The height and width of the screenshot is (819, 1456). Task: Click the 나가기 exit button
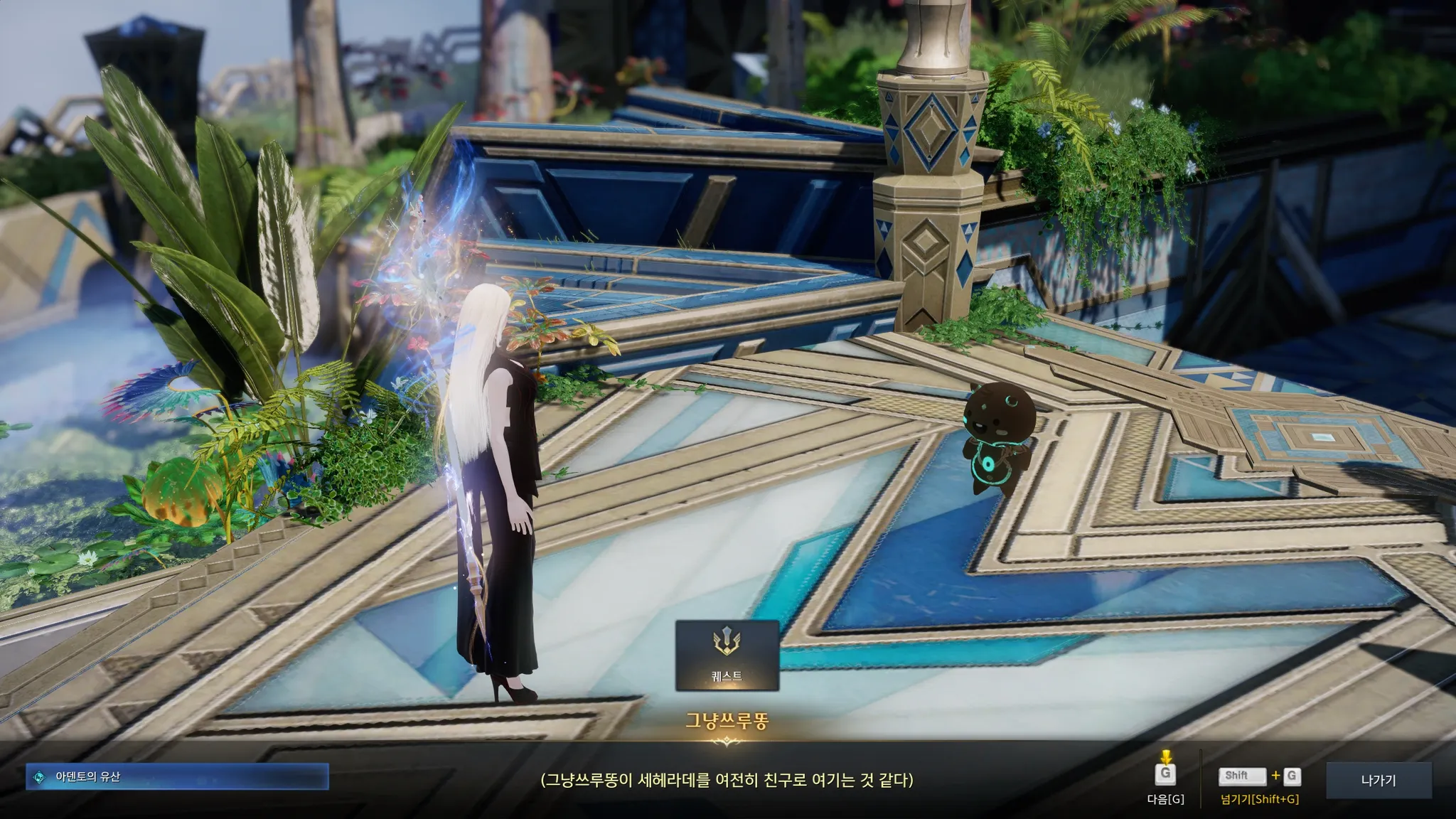pyautogui.click(x=1379, y=780)
